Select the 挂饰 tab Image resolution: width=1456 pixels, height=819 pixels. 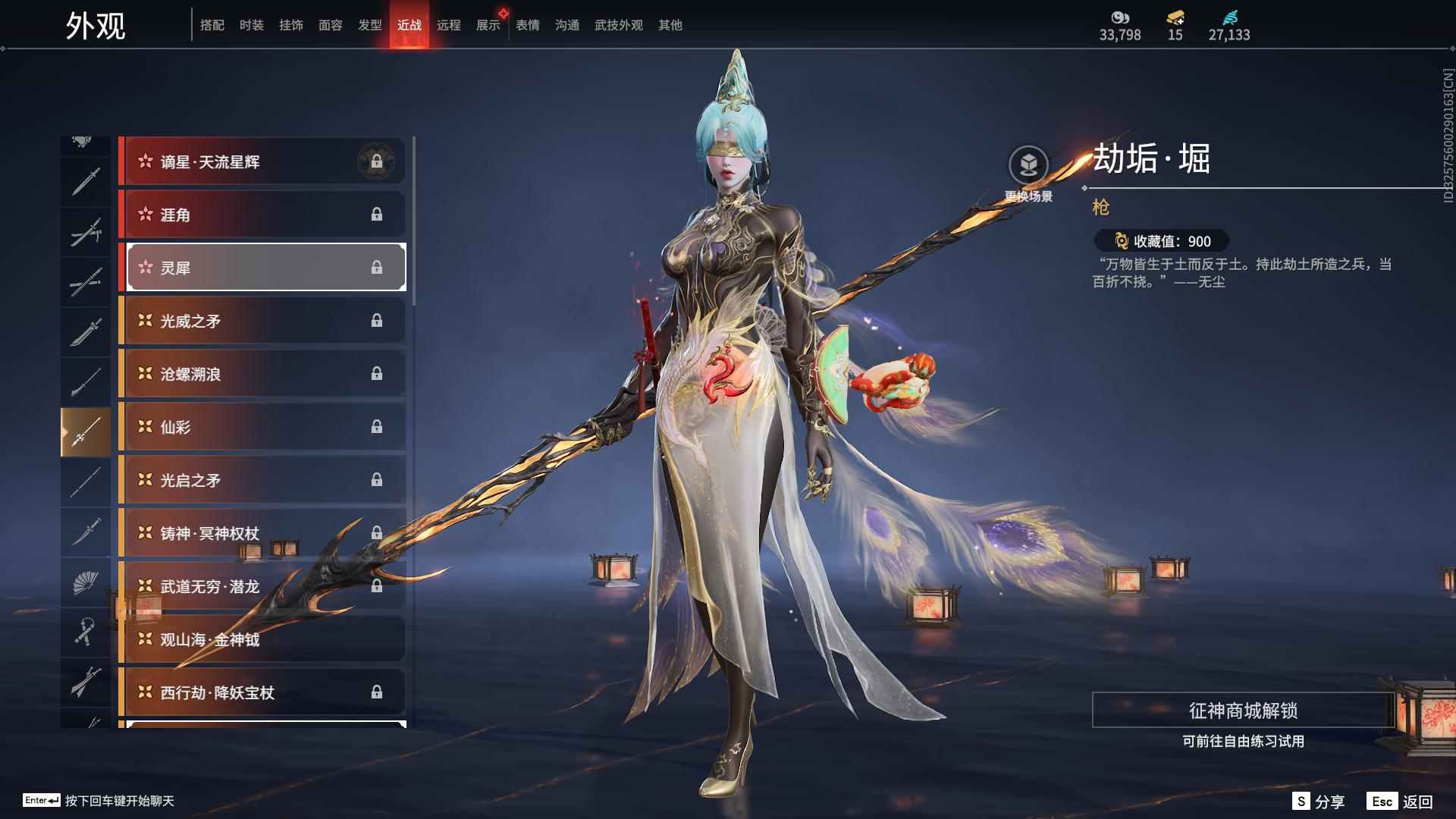click(291, 25)
